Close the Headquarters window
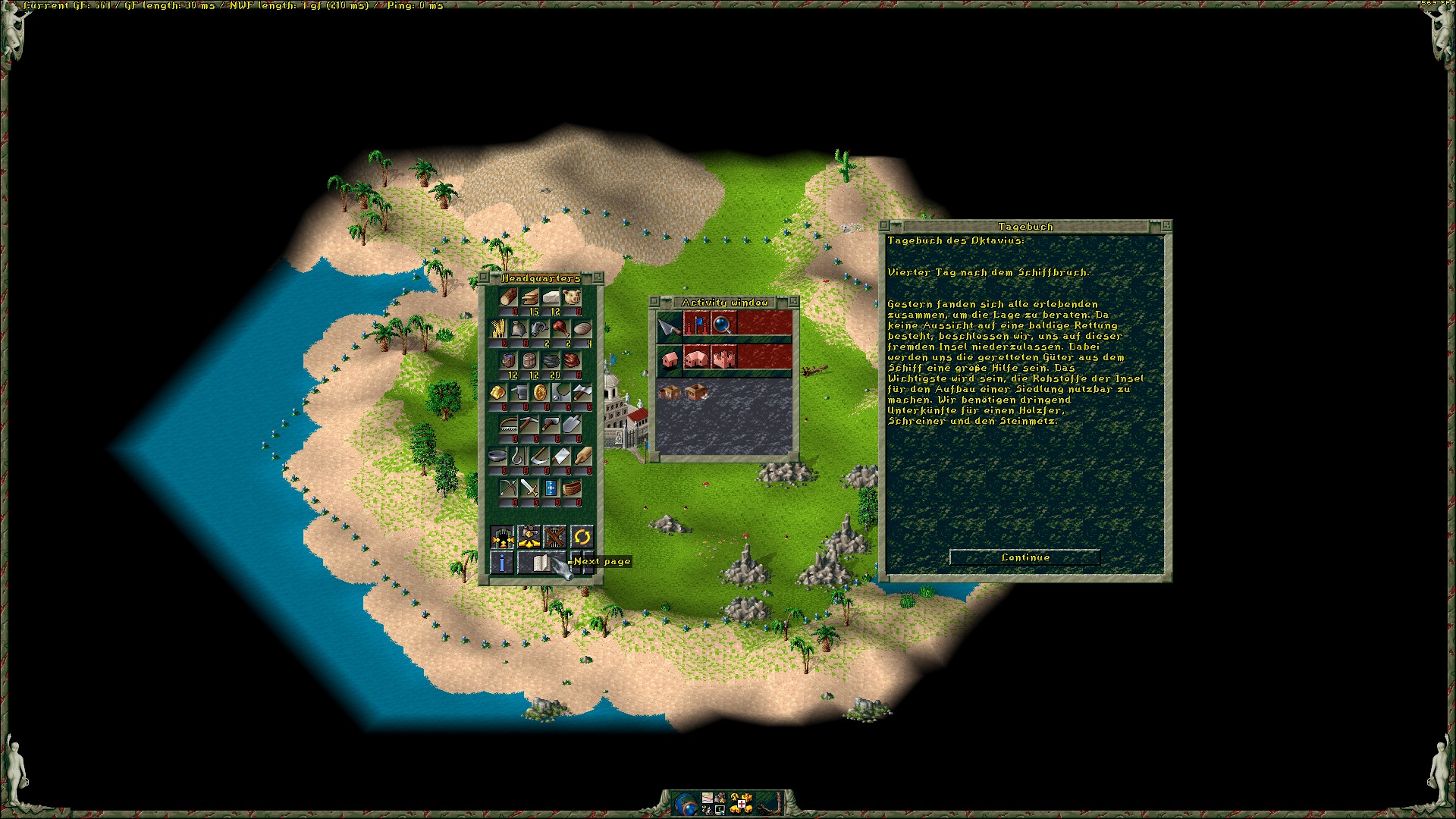 pos(484,278)
